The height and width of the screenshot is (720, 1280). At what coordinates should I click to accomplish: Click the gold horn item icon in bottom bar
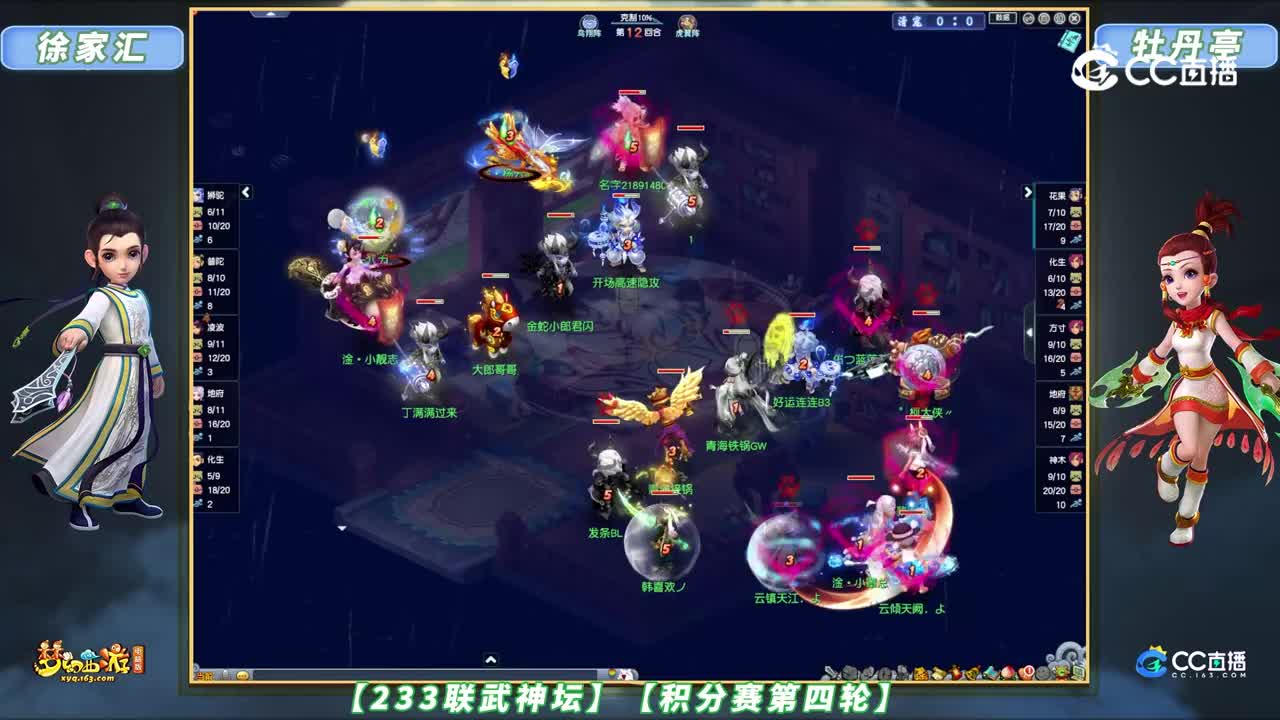972,671
